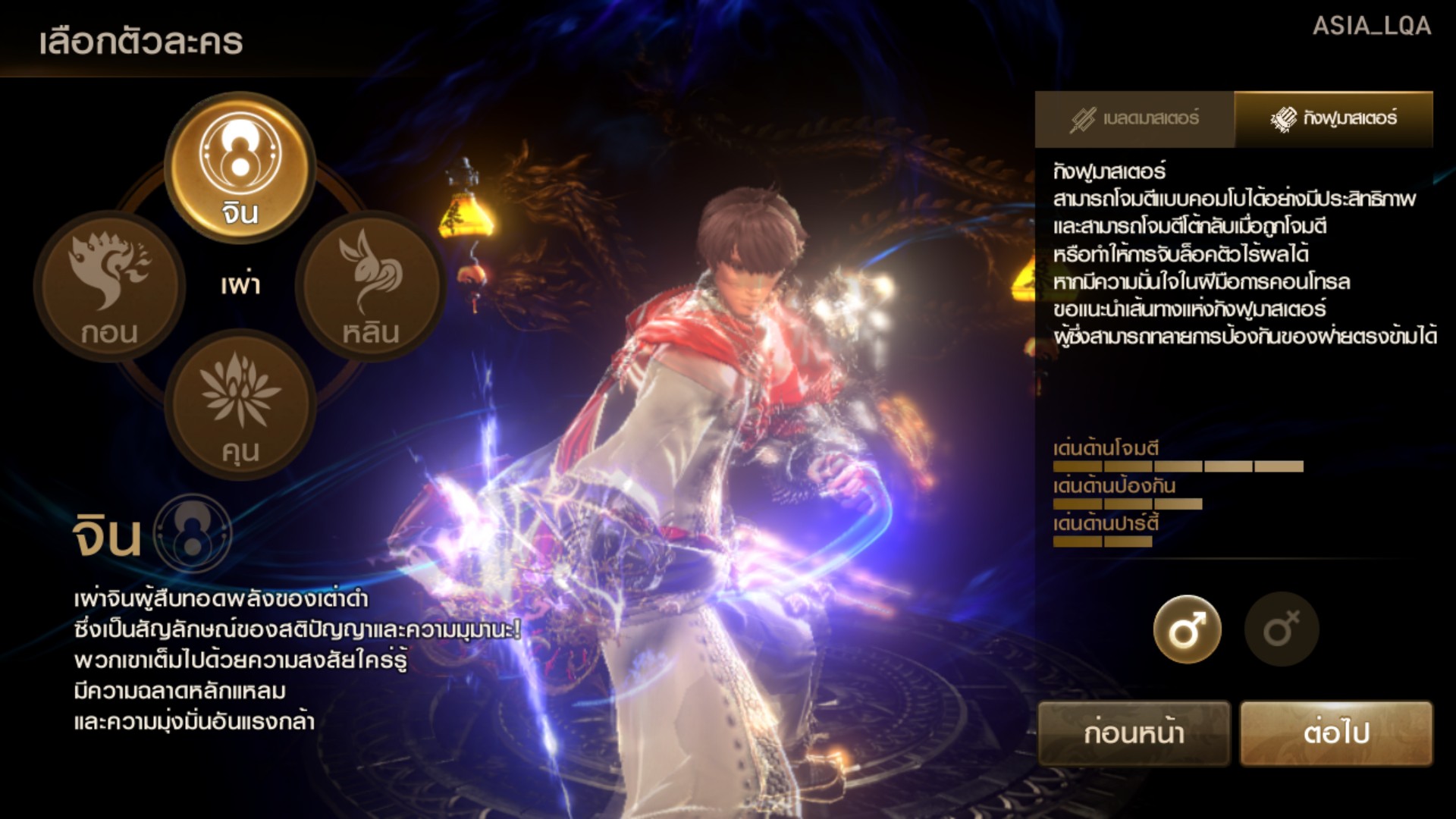Screen dimensions: 1456x819
Task: Switch to the Kung Fu Master class tab
Action: tap(1334, 119)
